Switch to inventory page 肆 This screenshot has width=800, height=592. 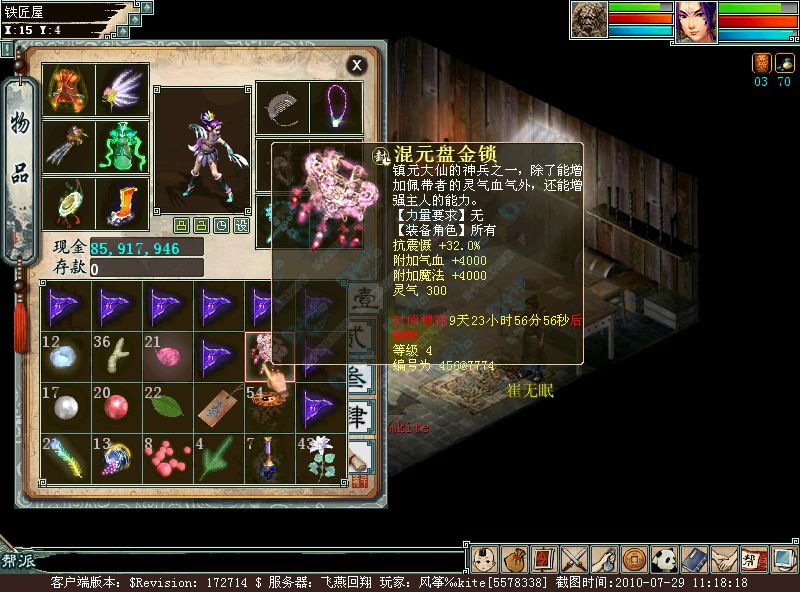click(x=360, y=416)
